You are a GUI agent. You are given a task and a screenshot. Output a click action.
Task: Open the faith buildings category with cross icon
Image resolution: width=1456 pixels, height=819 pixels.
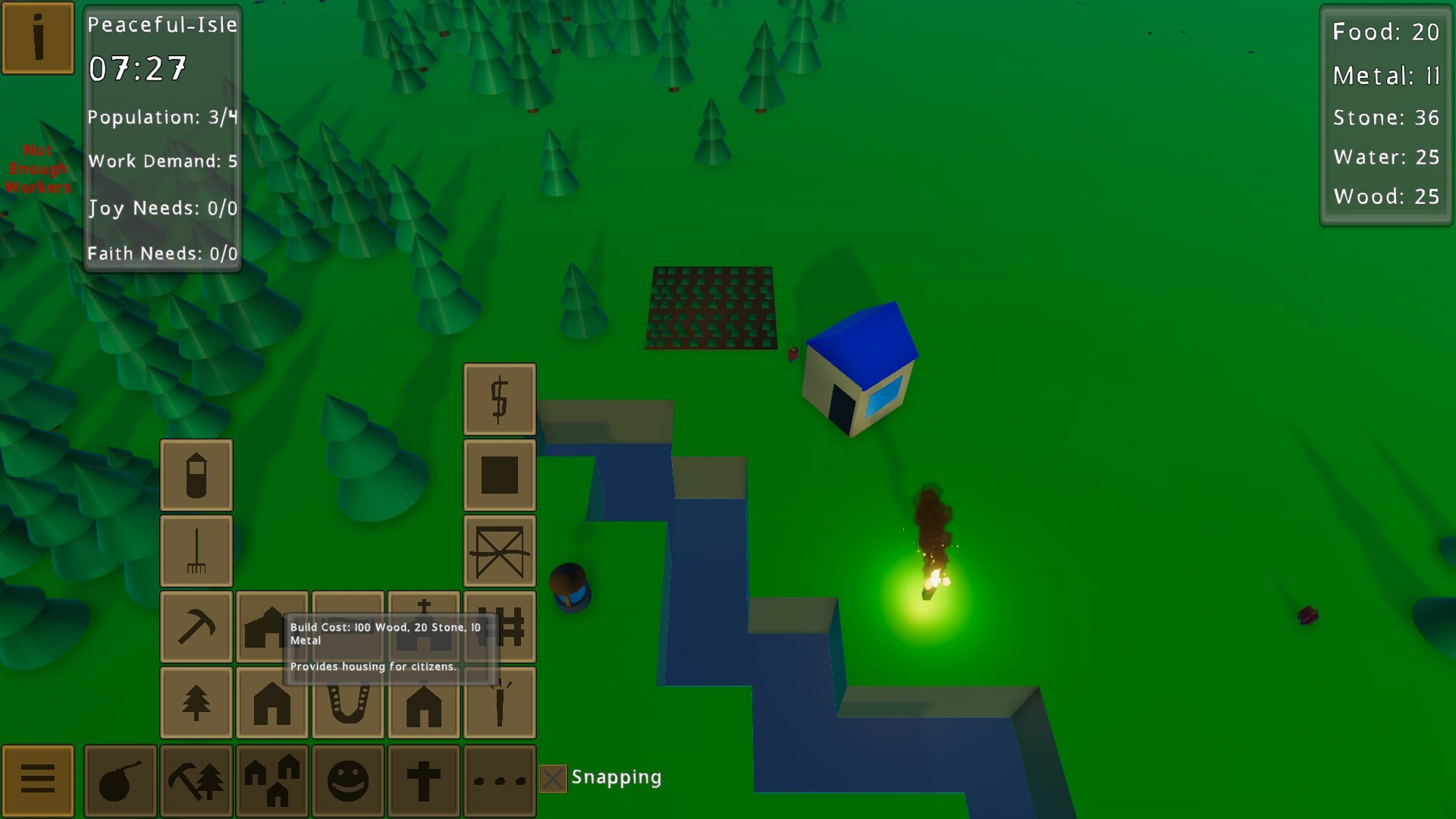tap(424, 780)
